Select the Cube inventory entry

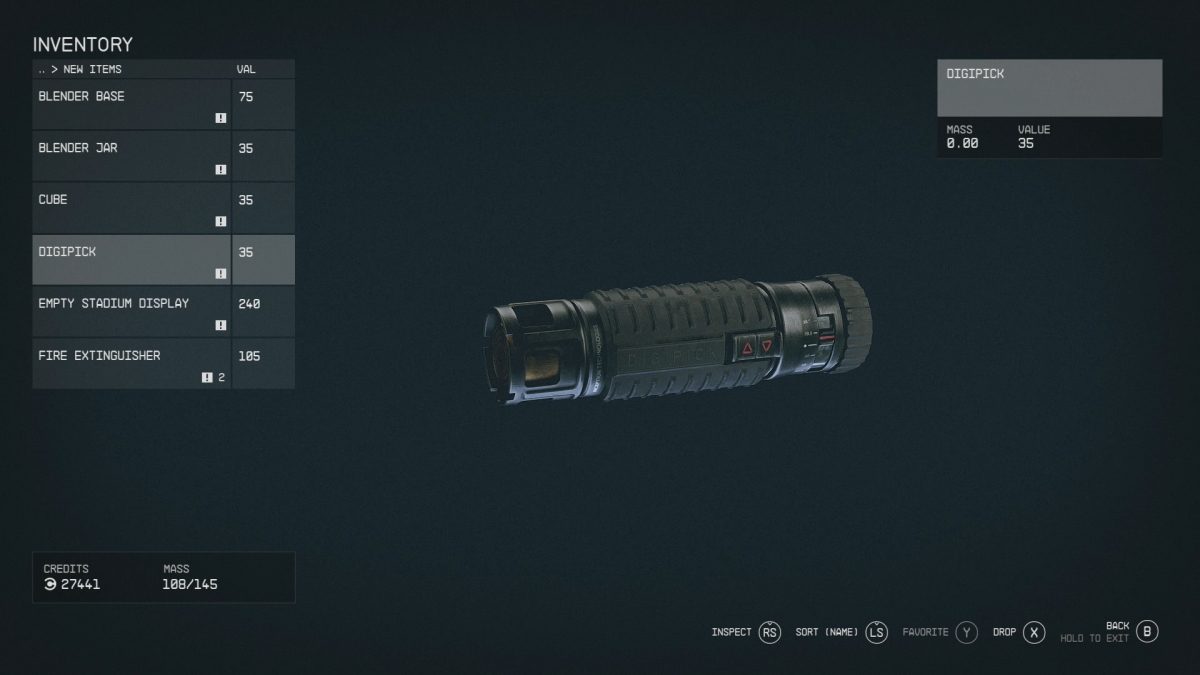click(132, 208)
